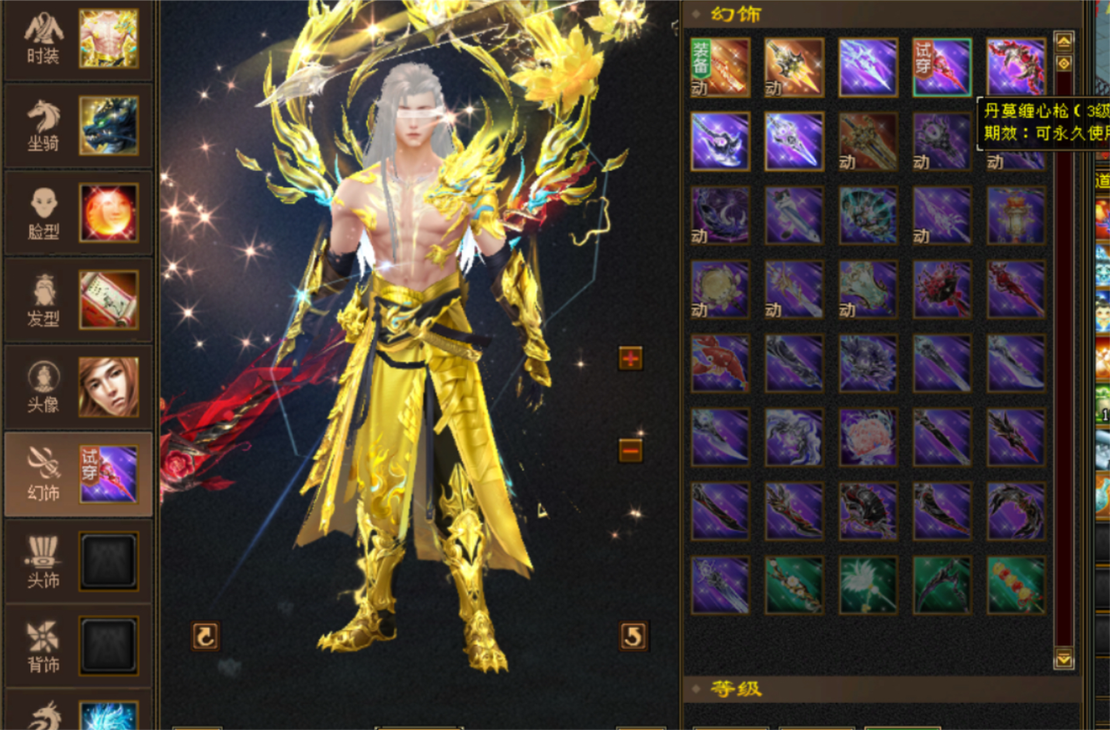
Task: Select the red koi fish weapon skin
Action: pyautogui.click(x=720, y=363)
